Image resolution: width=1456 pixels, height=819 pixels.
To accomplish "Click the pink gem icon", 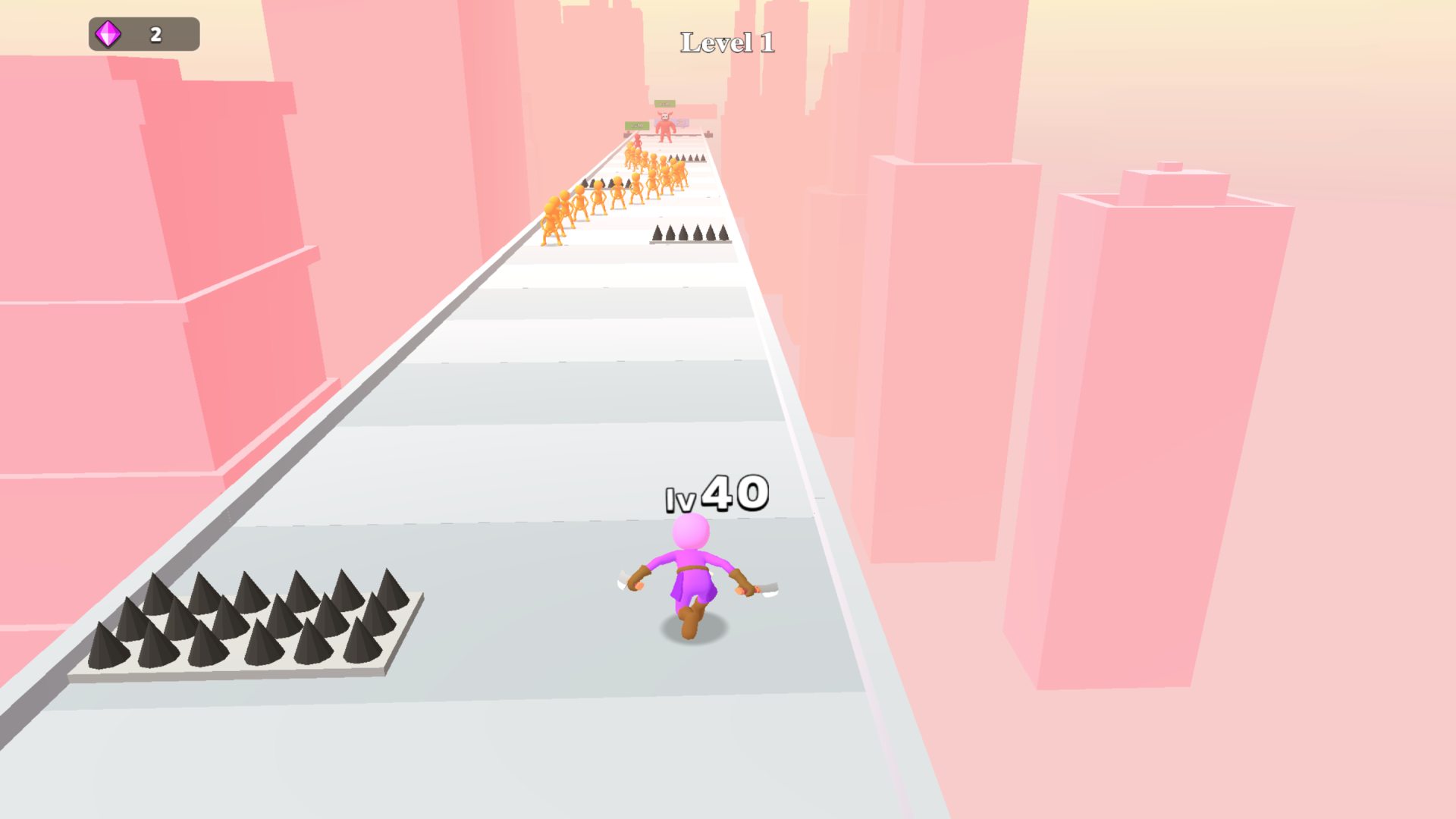I will pyautogui.click(x=108, y=33).
